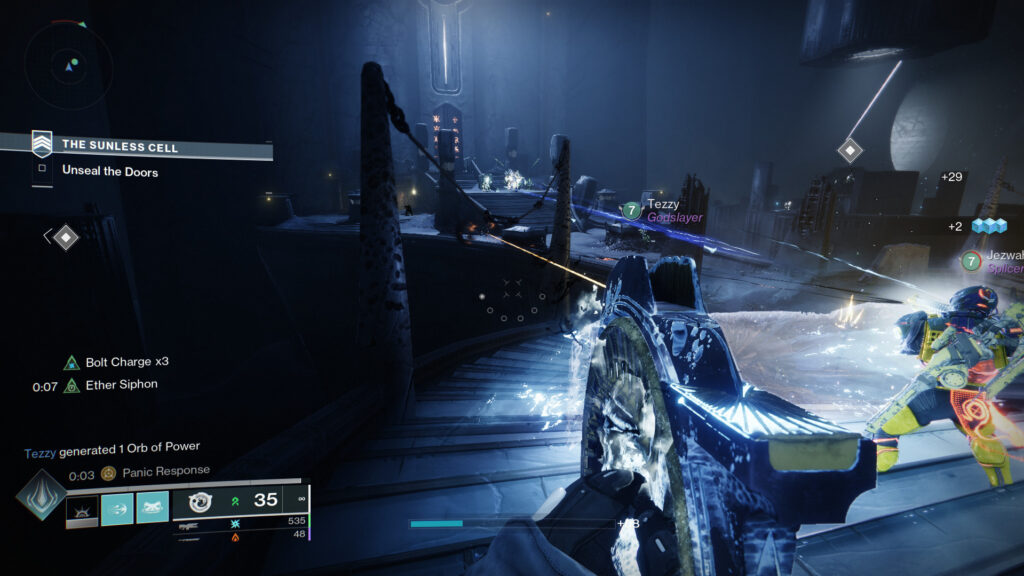
Task: Click the Ether Siphon buff icon
Action: (x=71, y=385)
